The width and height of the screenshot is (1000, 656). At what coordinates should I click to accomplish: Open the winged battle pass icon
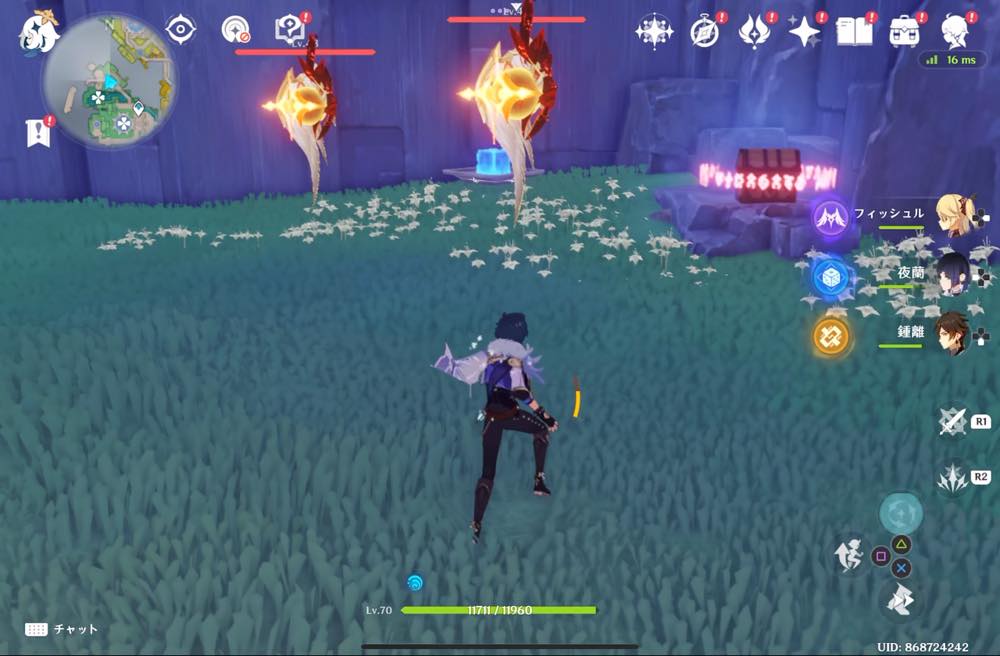(x=753, y=32)
